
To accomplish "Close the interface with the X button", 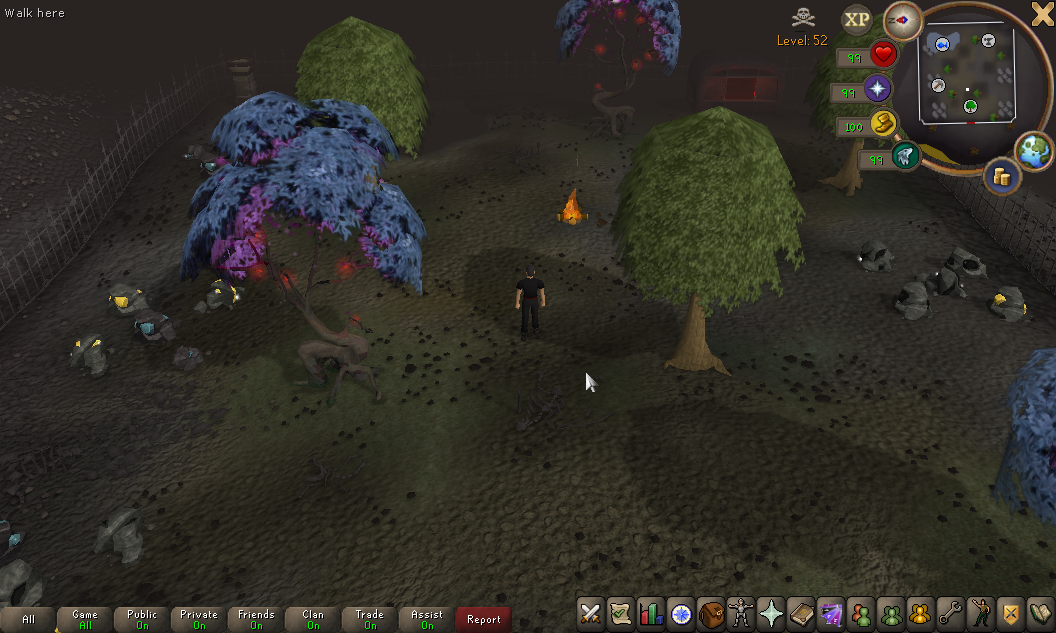I will [x=1042, y=13].
